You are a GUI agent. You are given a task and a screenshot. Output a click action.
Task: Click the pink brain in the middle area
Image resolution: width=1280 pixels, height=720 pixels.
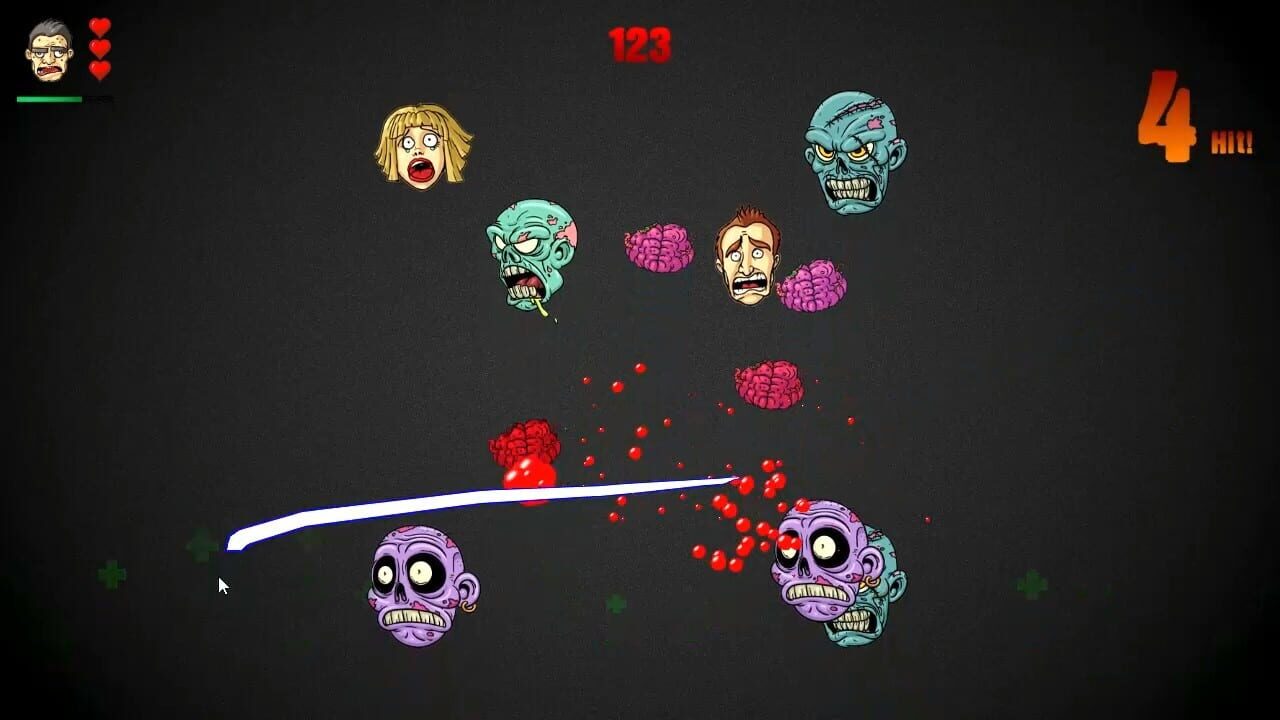point(770,385)
